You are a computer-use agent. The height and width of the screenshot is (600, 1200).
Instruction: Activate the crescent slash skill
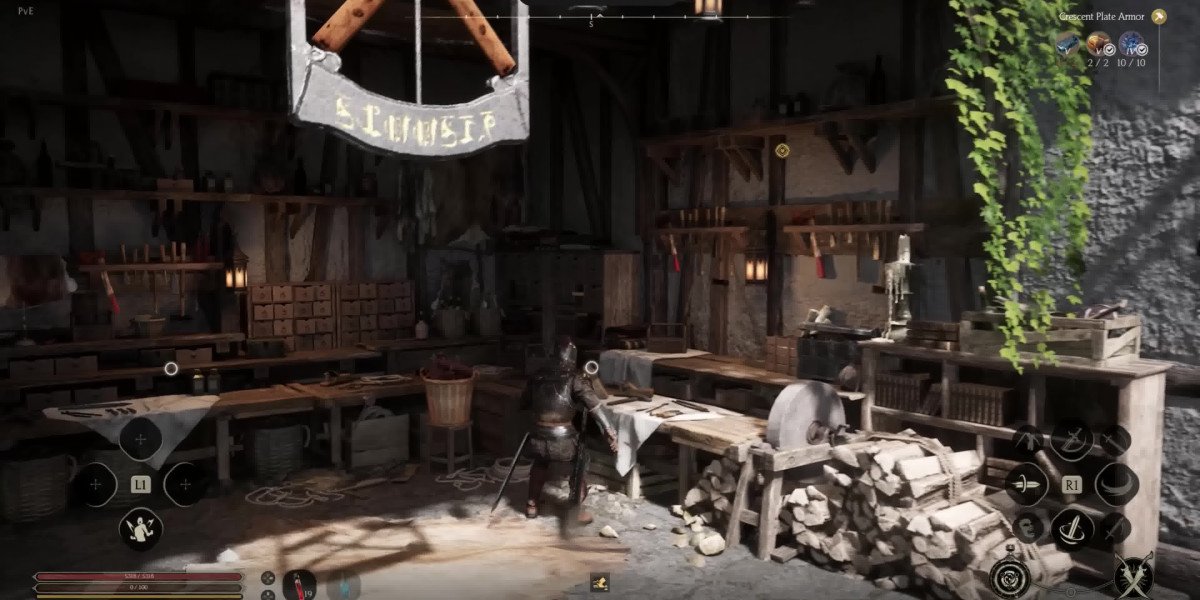click(1116, 484)
